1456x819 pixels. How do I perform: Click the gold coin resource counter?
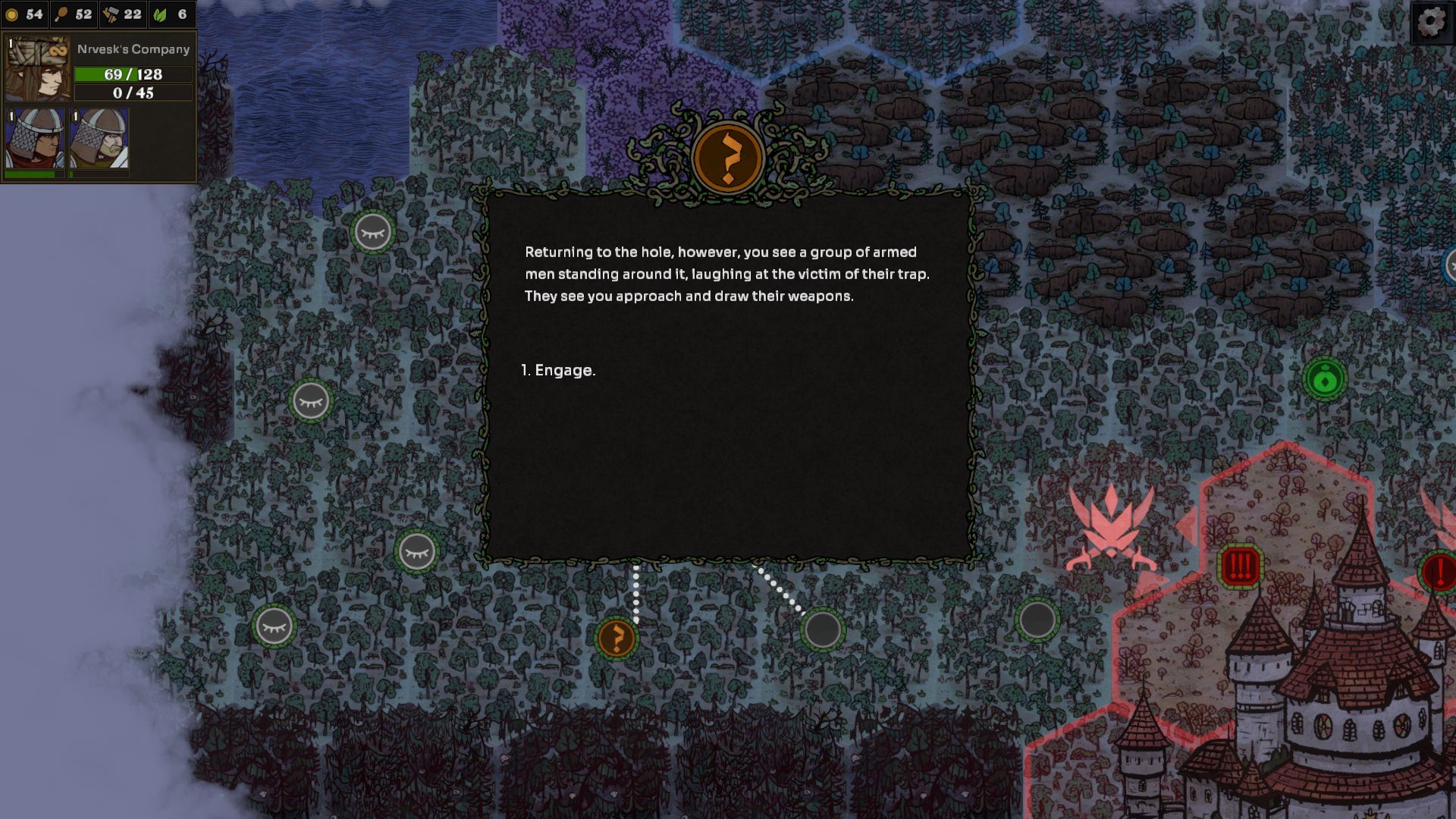pos(25,14)
